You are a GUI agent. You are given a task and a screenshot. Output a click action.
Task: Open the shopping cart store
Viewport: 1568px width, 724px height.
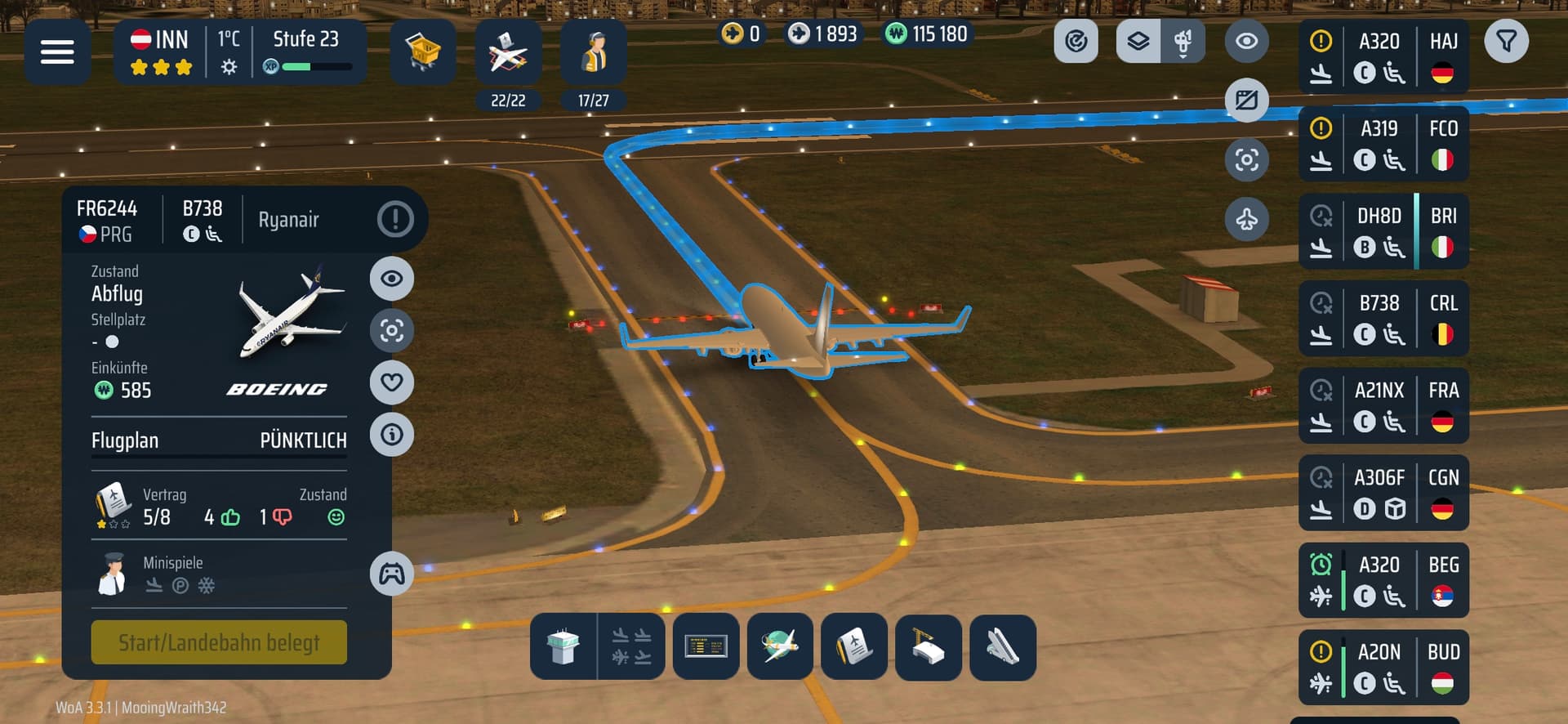click(422, 52)
